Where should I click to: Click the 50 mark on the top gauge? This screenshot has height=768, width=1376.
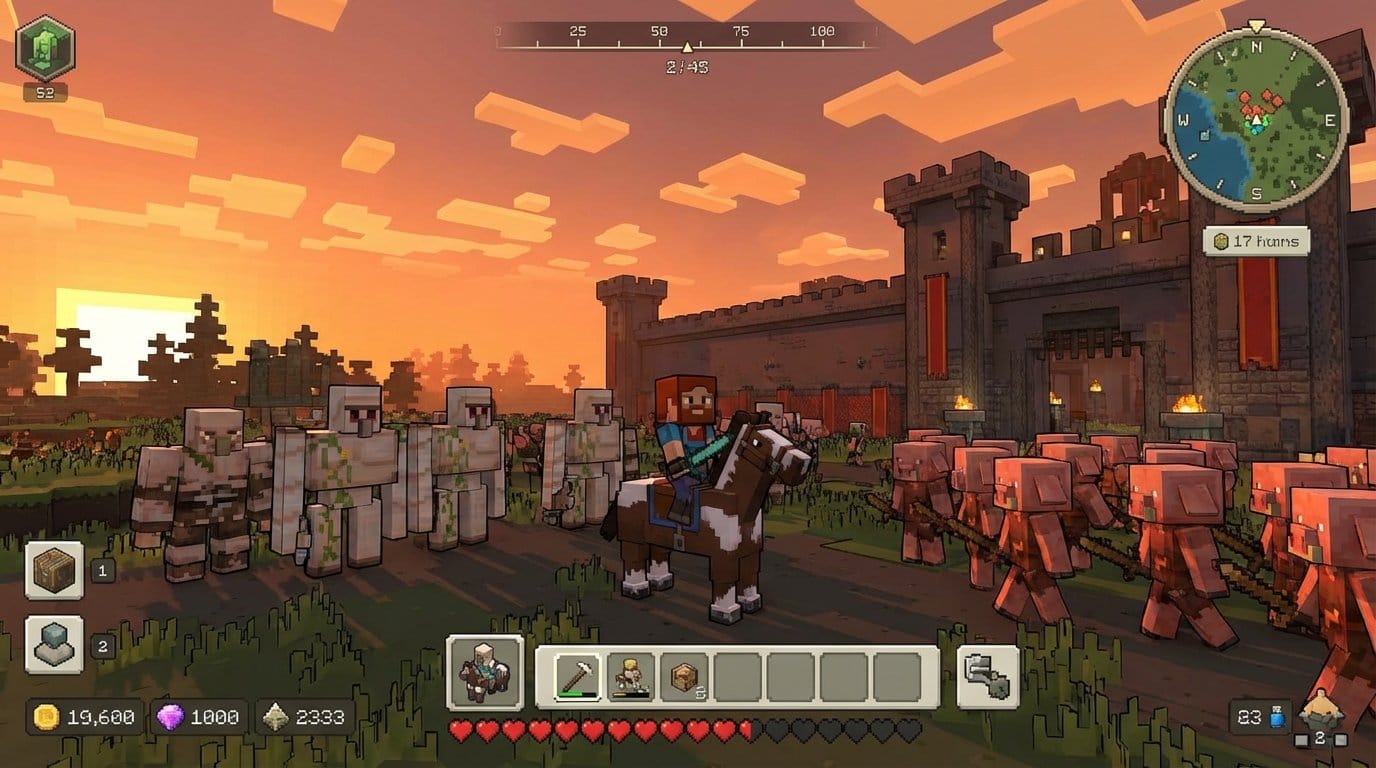661,30
